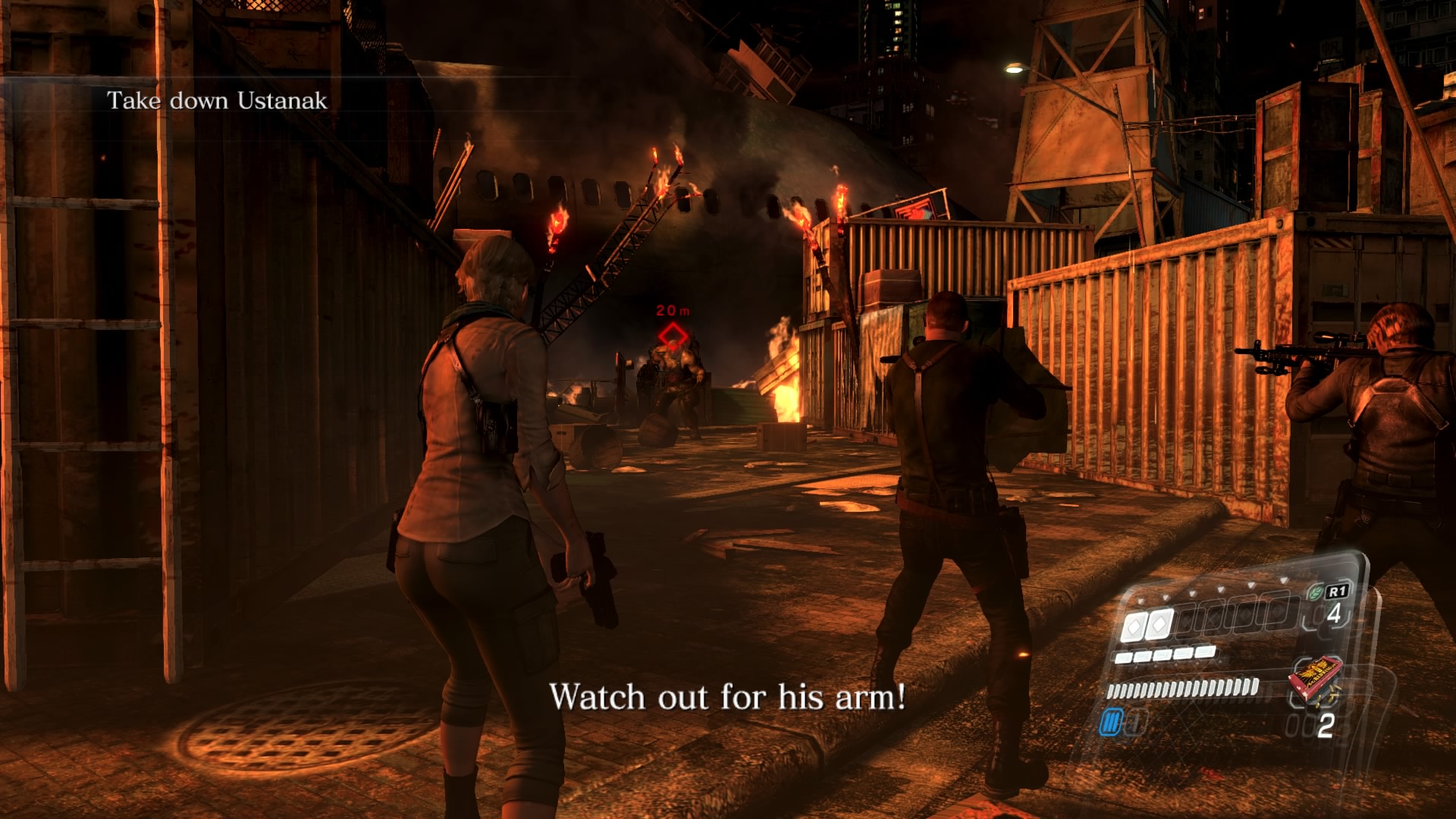1456x819 pixels.
Task: Click the Take down Ustanak objective tracker
Action: point(217,101)
